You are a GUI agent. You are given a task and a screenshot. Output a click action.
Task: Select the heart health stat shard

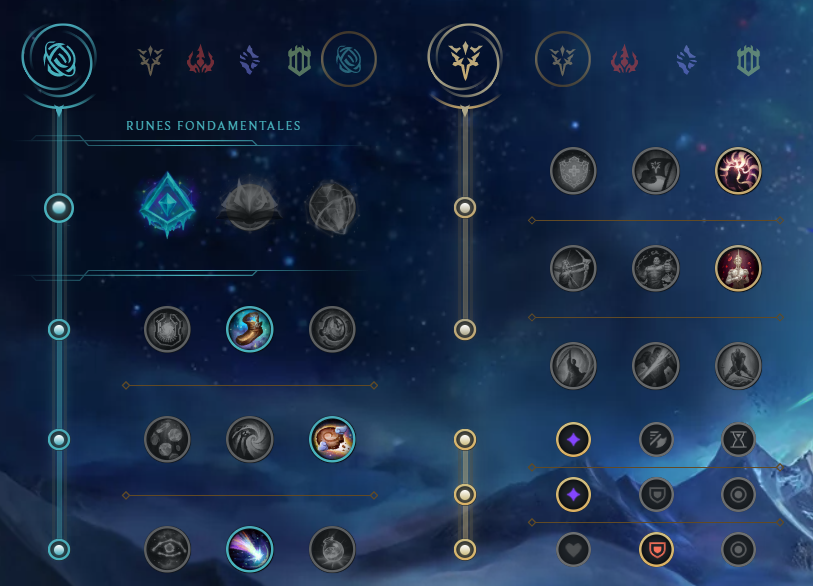tap(573, 549)
